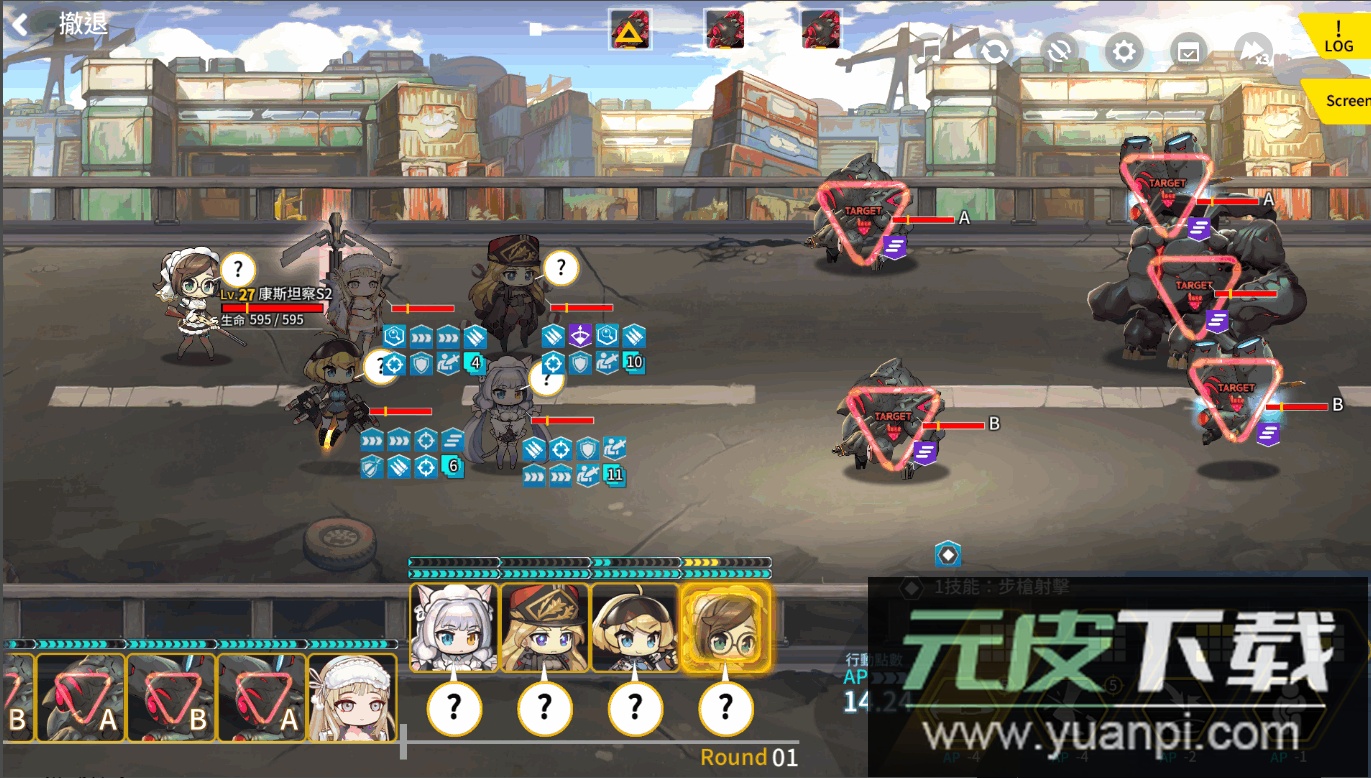The width and height of the screenshot is (1371, 778).
Task: Click the yellow warning triangle enemy icon
Action: click(630, 31)
